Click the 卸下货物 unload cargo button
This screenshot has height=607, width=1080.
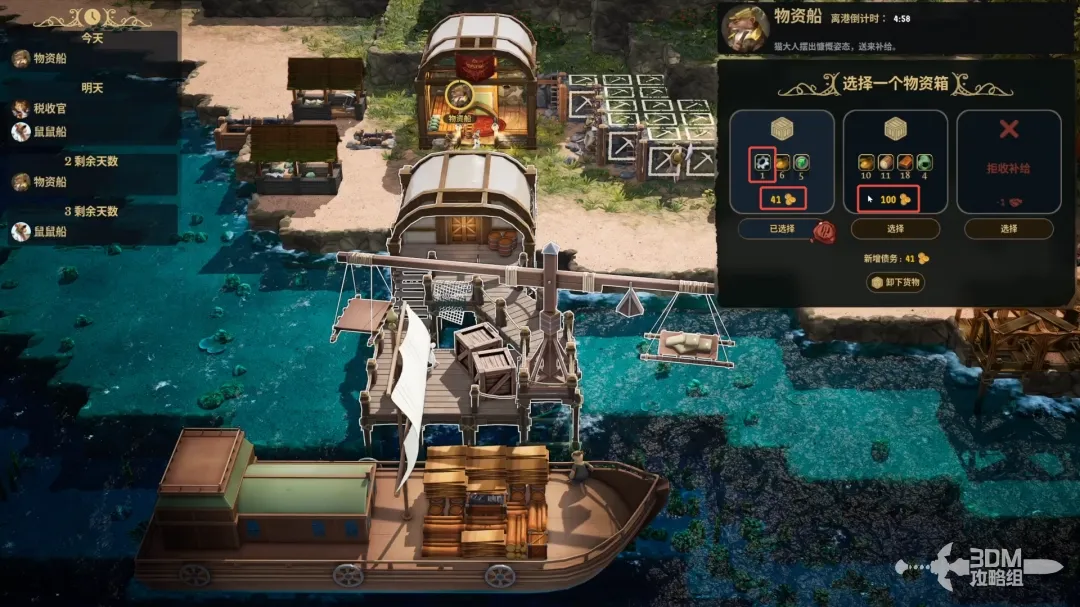pos(895,283)
